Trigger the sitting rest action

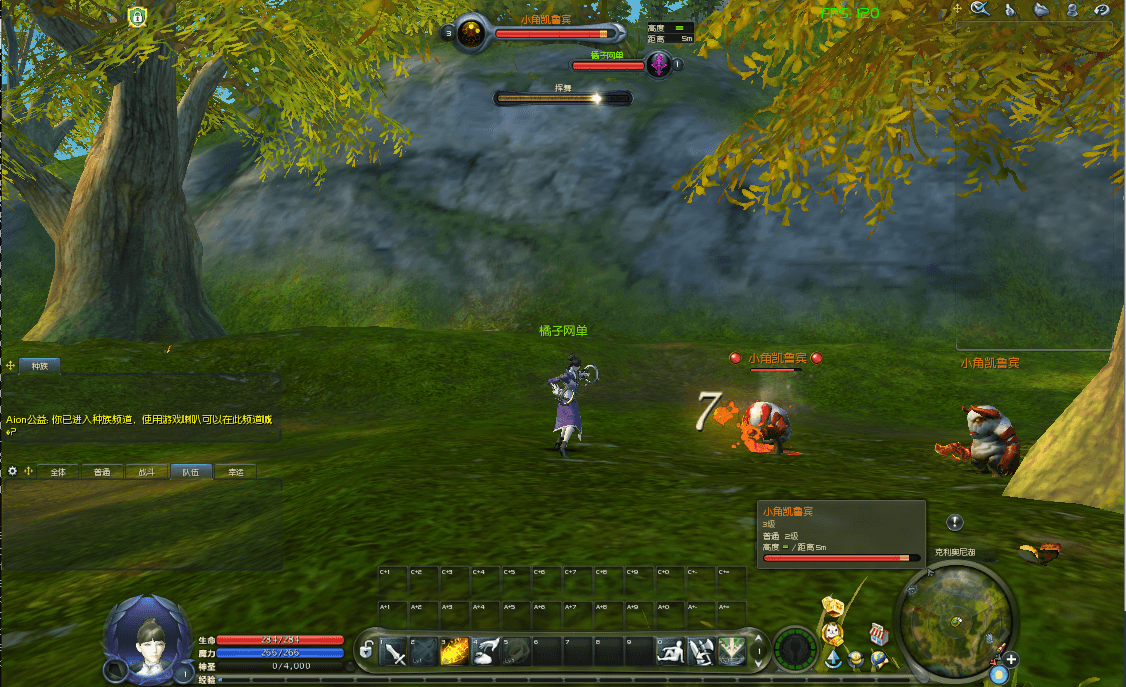[668, 653]
